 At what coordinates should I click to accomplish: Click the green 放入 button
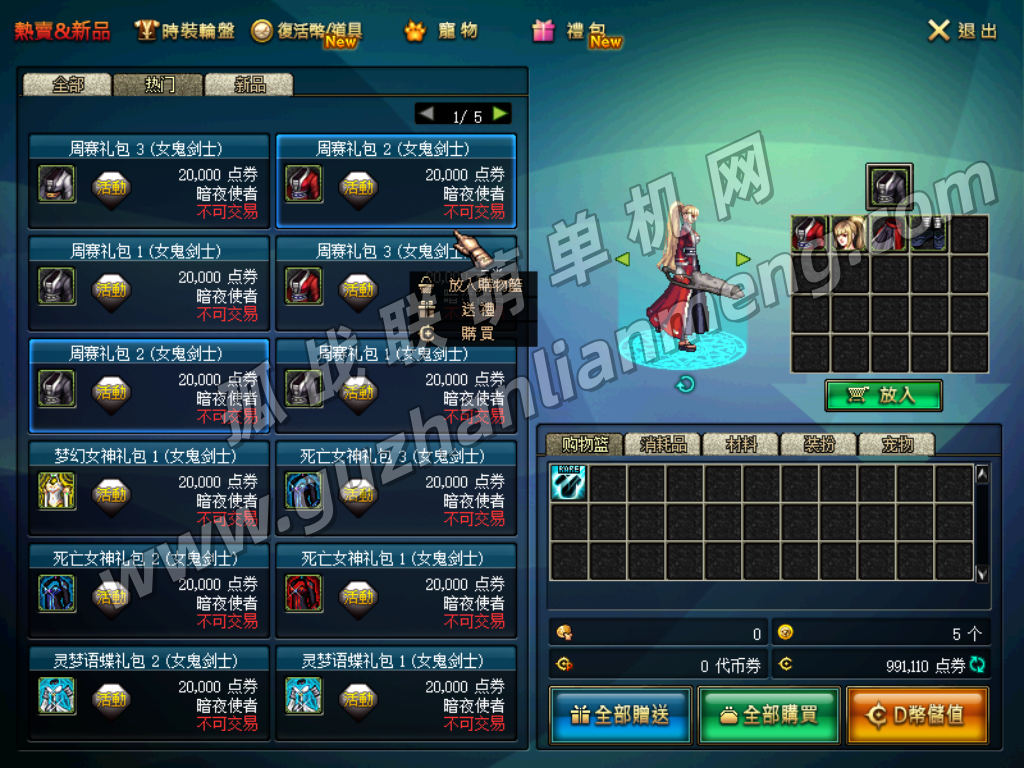click(883, 395)
